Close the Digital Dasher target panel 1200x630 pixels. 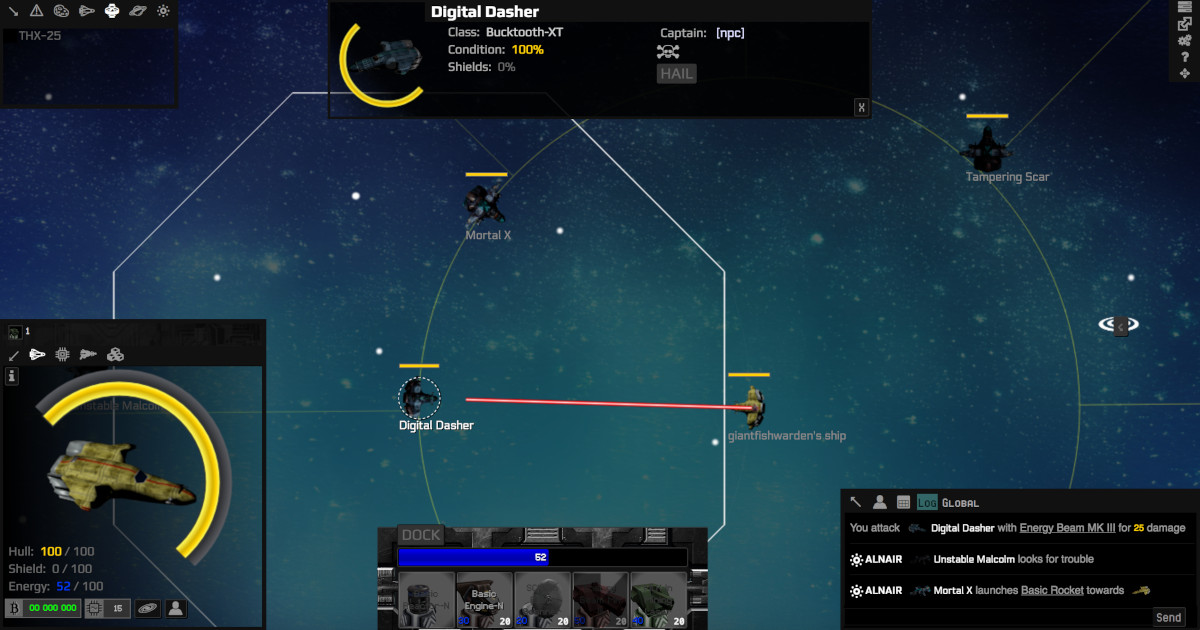(x=861, y=108)
